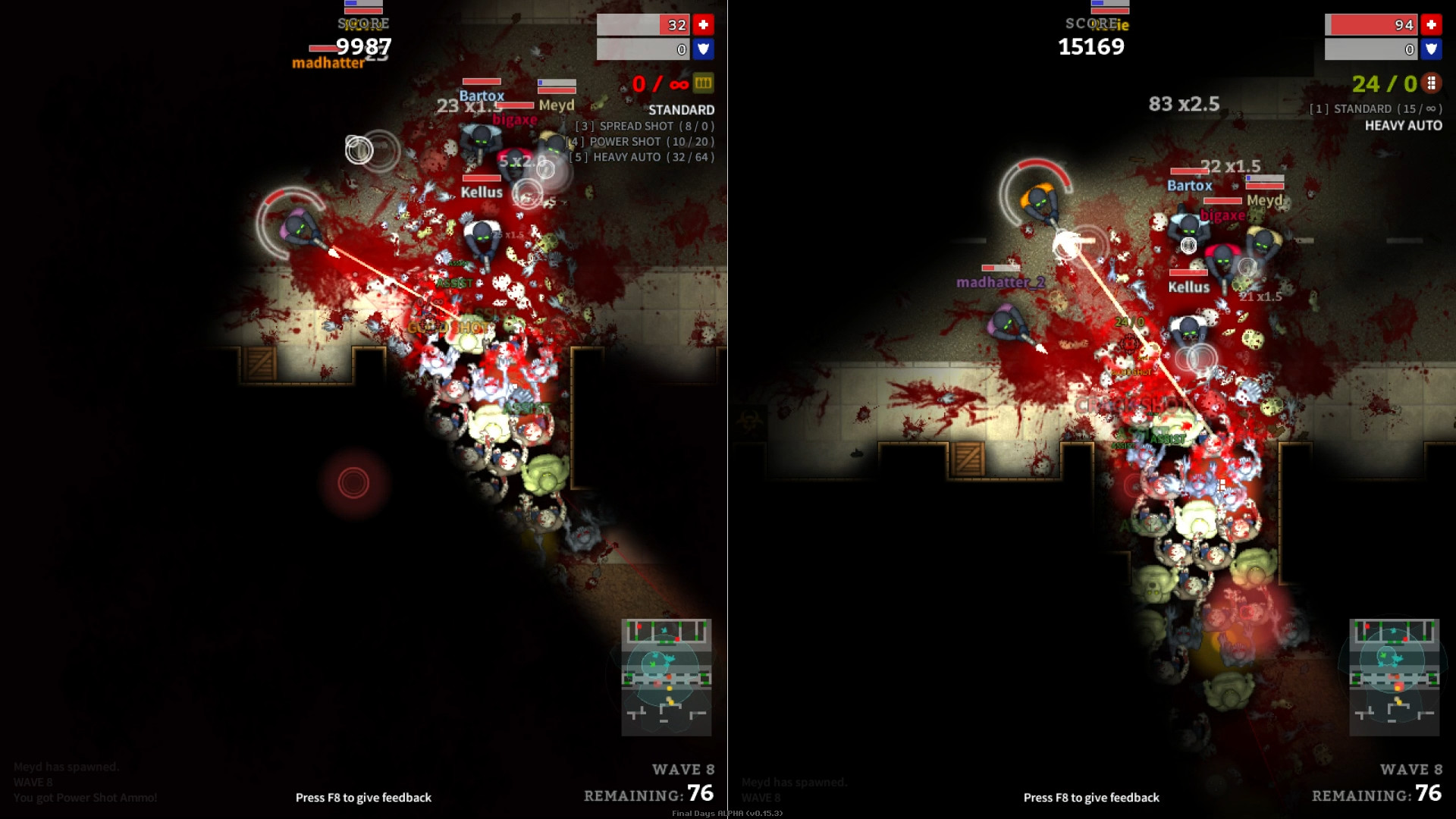Click the Press F8 feedback prompt on right screen
Viewport: 1456px width, 819px height.
(x=1091, y=797)
